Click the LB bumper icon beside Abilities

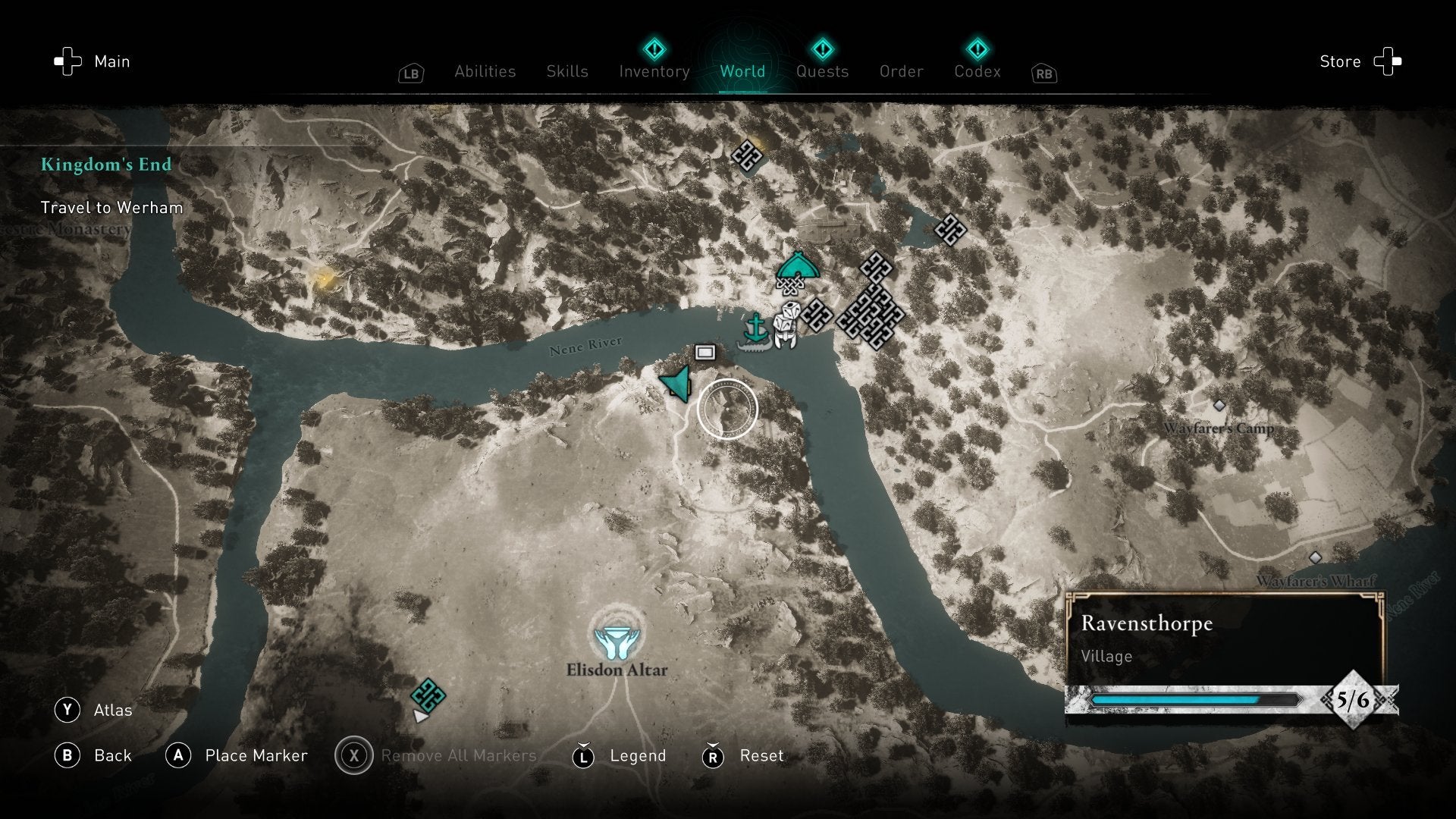(x=410, y=73)
